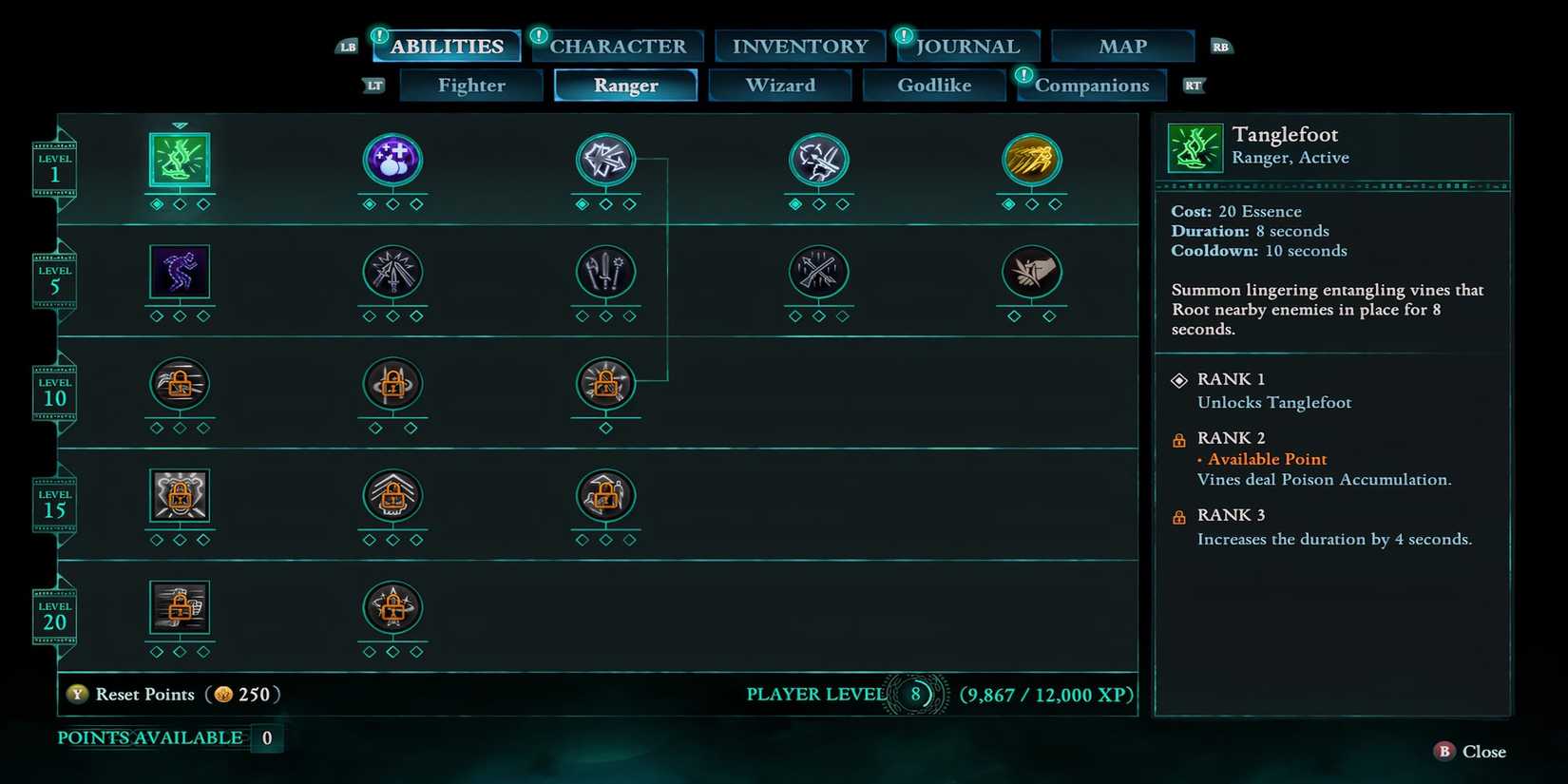This screenshot has width=1568, height=784.
Task: Click the Player Level 8 badge
Action: (x=915, y=695)
